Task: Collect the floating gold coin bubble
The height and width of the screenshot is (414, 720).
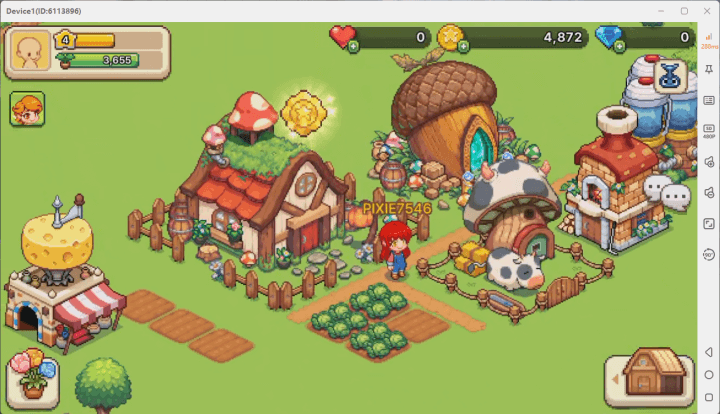Action: pos(300,113)
